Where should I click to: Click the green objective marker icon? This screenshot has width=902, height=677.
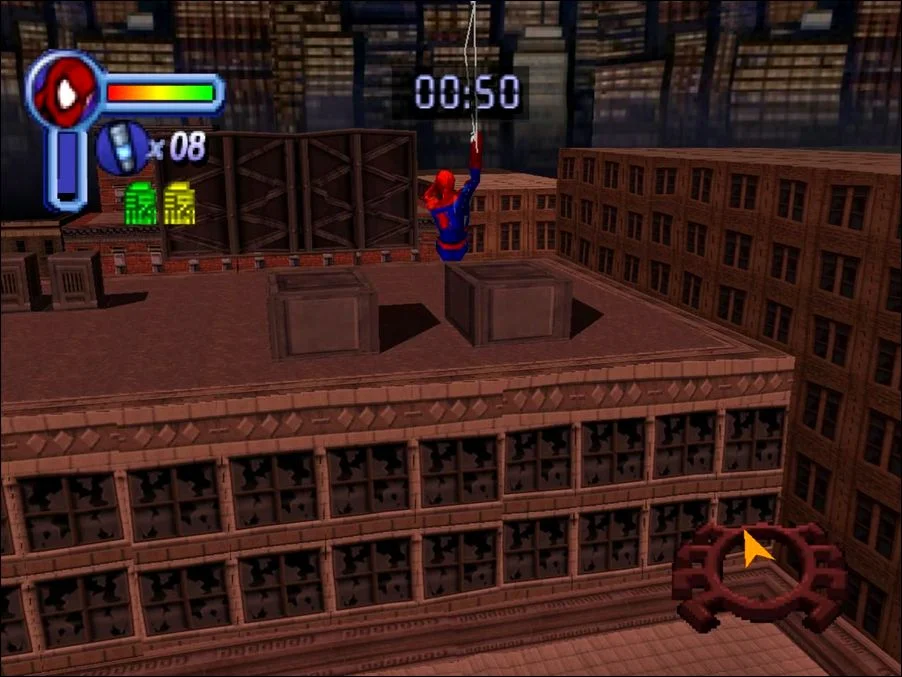(x=141, y=204)
